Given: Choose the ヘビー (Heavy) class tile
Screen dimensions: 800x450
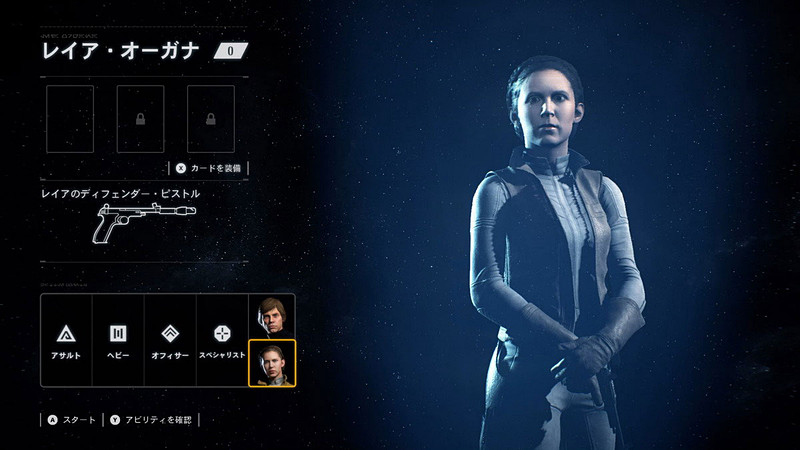Looking at the screenshot, I should point(120,340).
